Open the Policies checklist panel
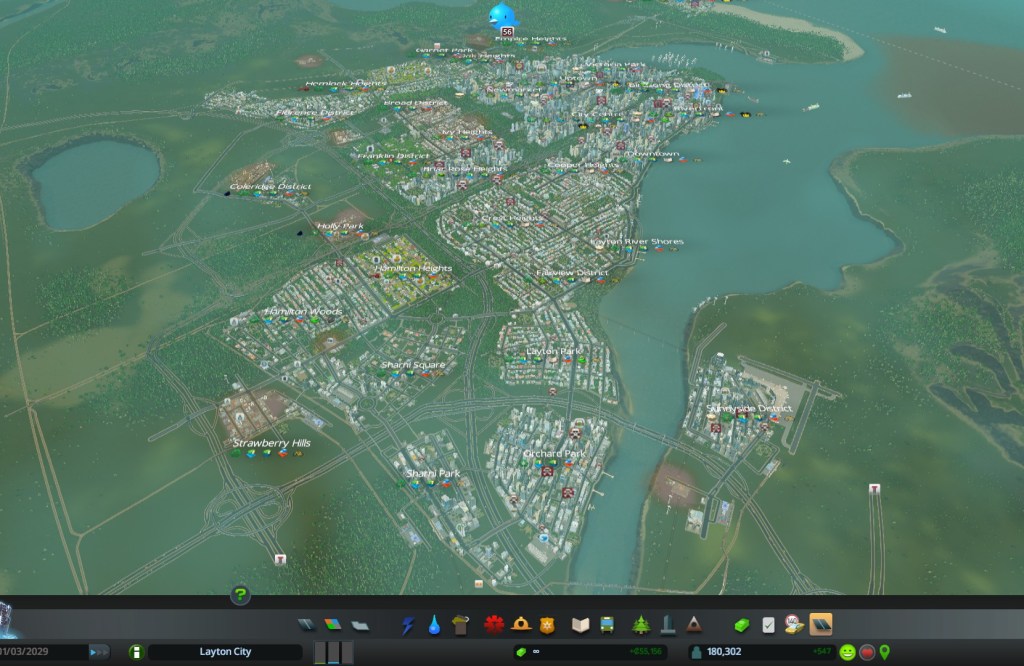Image resolution: width=1024 pixels, height=666 pixels. pyautogui.click(x=768, y=626)
